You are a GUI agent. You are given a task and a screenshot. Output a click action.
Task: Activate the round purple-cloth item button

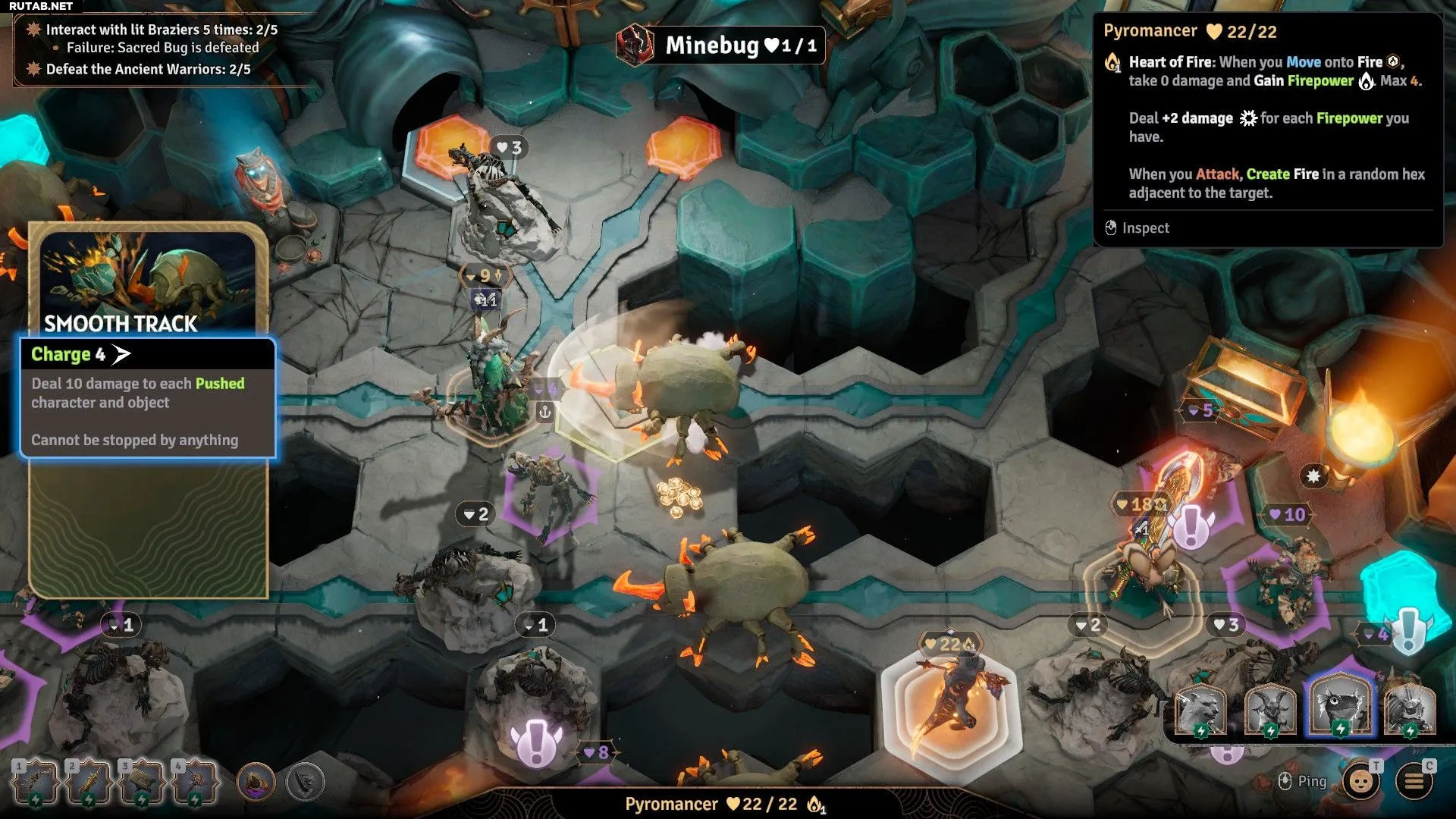pos(256,782)
